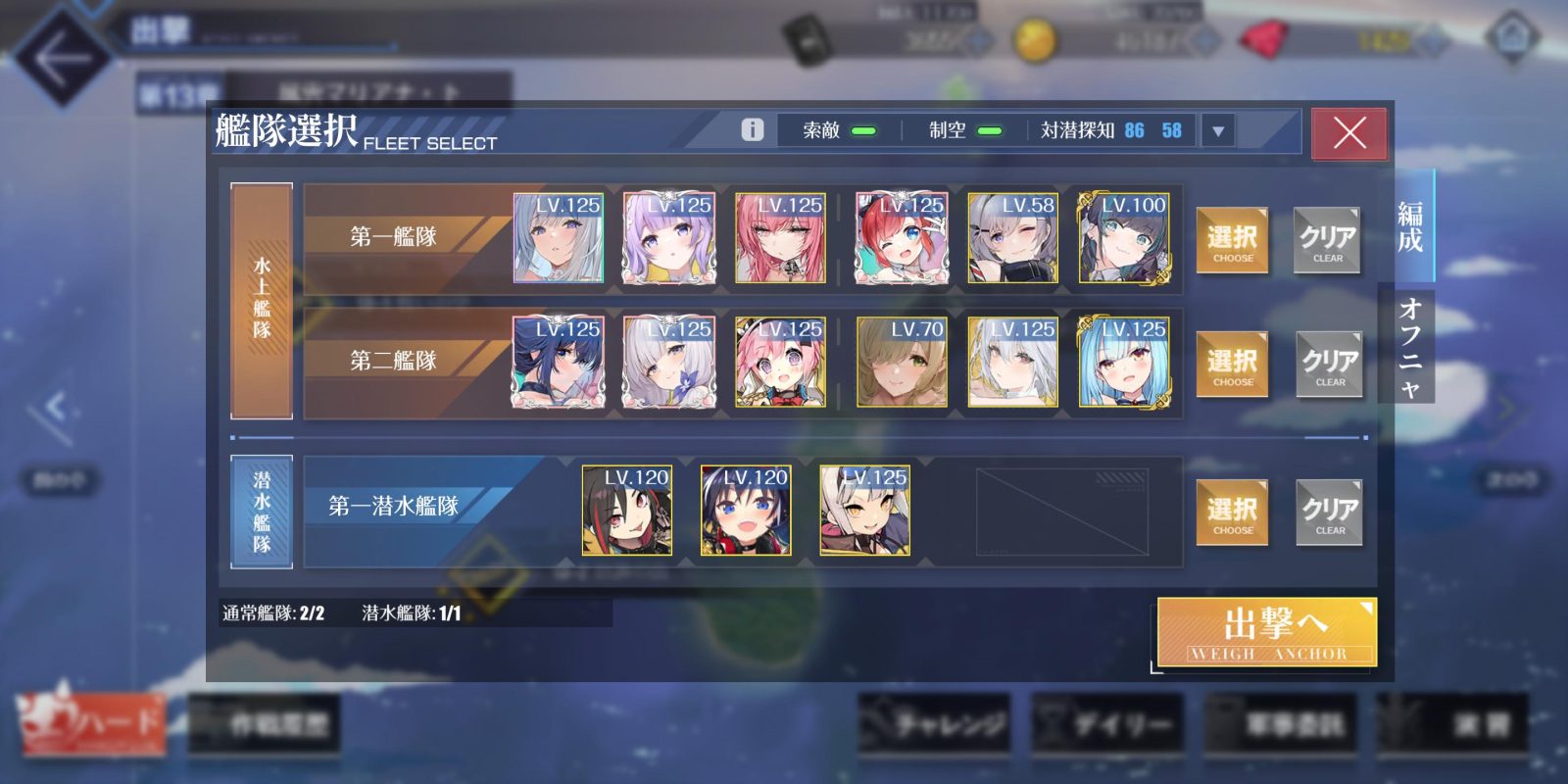Image resolution: width=1568 pixels, height=784 pixels.
Task: Switch to the オフニャ tab
Action: [x=1409, y=347]
